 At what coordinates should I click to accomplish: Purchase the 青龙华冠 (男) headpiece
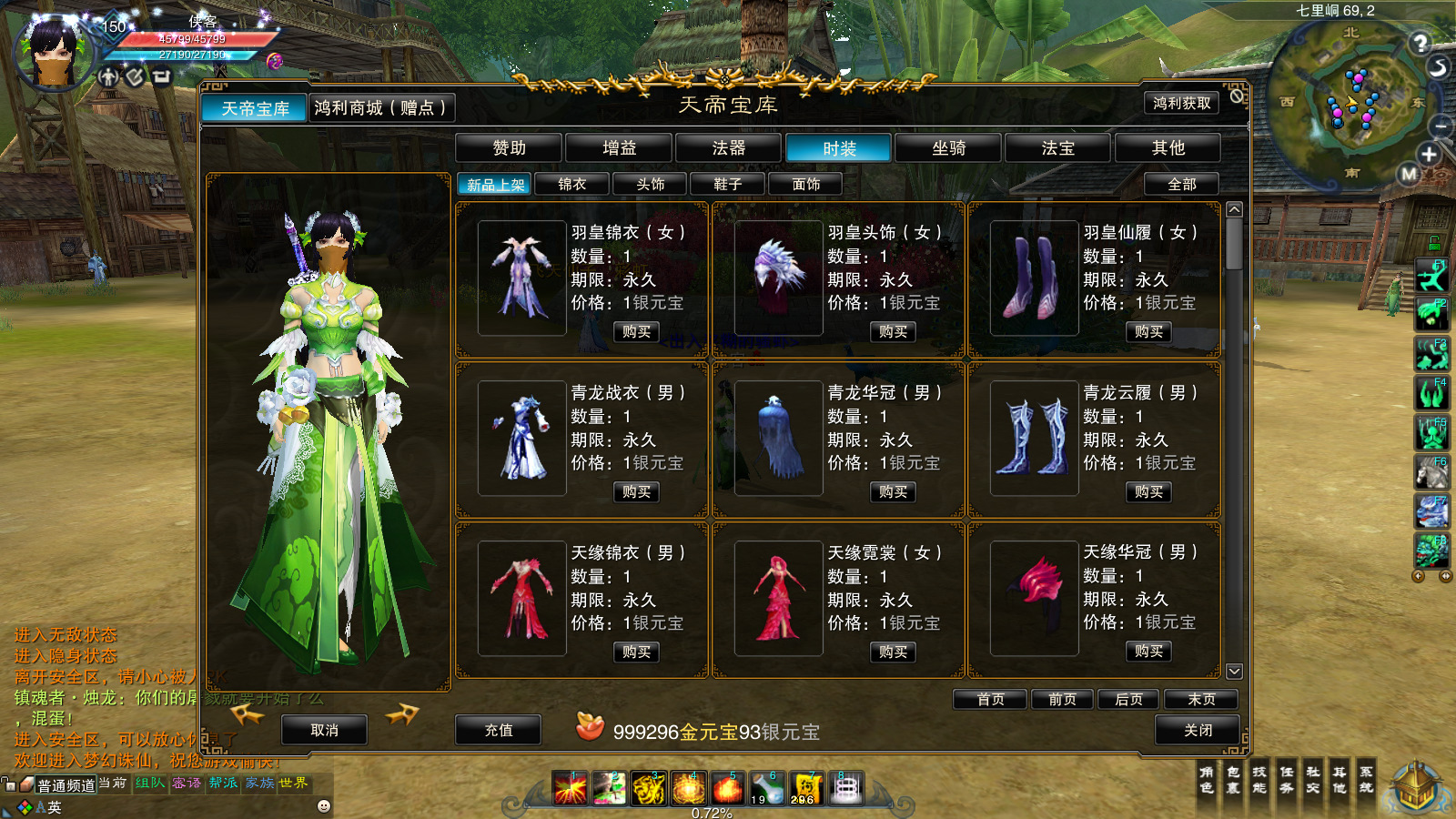(x=893, y=492)
